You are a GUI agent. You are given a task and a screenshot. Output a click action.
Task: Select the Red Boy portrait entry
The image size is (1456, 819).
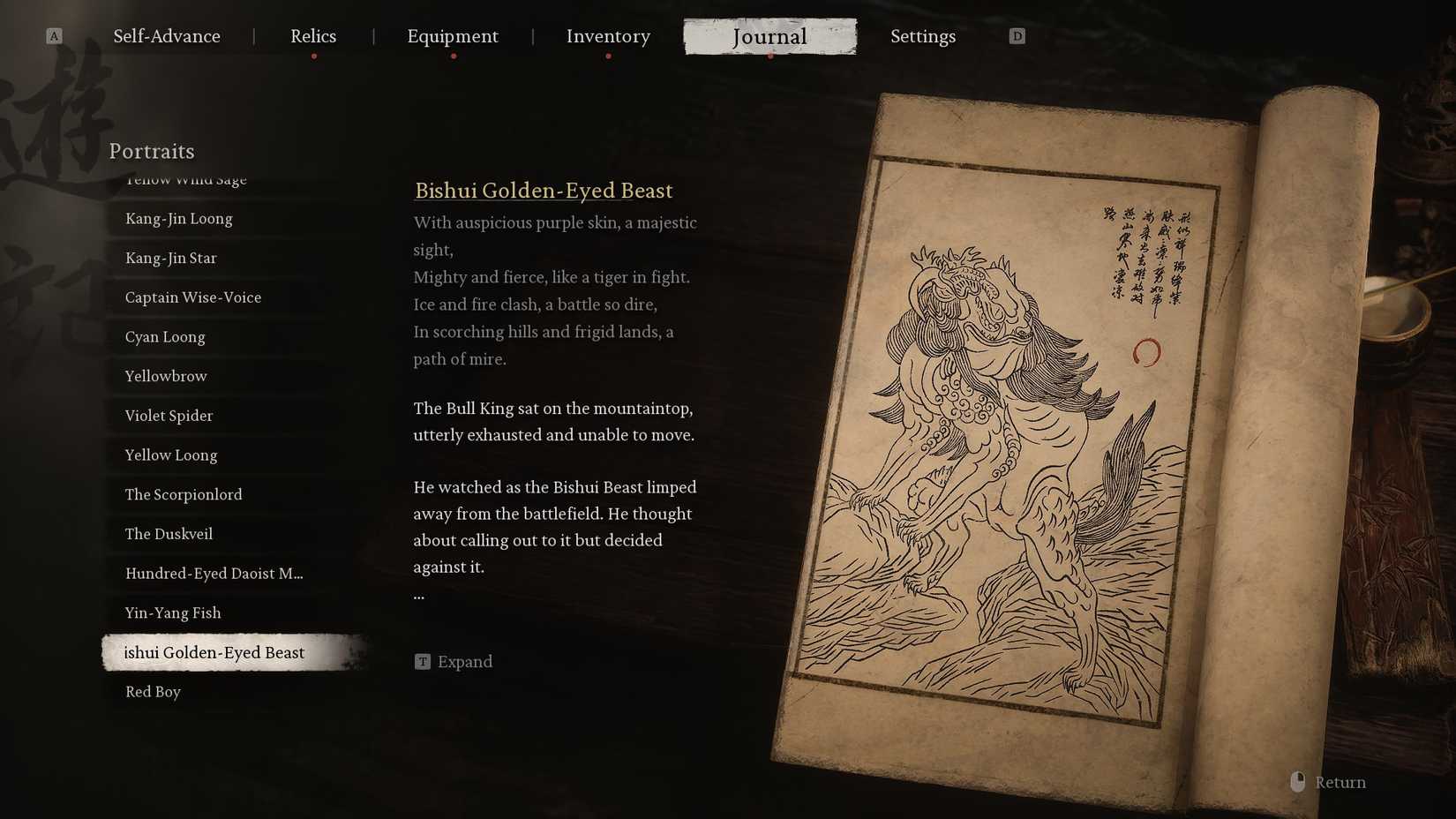153,691
